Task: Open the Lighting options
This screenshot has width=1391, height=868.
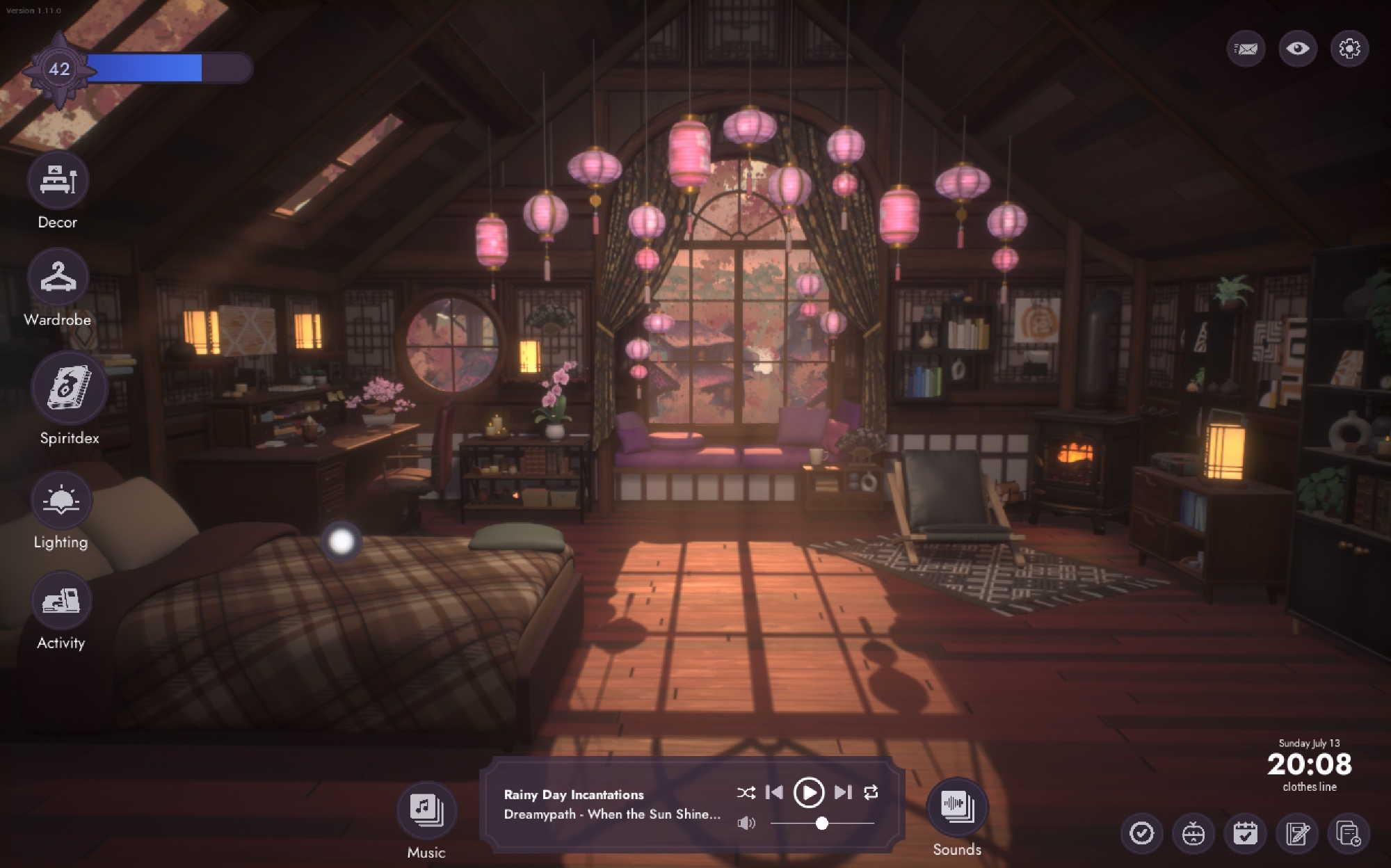Action: click(61, 500)
